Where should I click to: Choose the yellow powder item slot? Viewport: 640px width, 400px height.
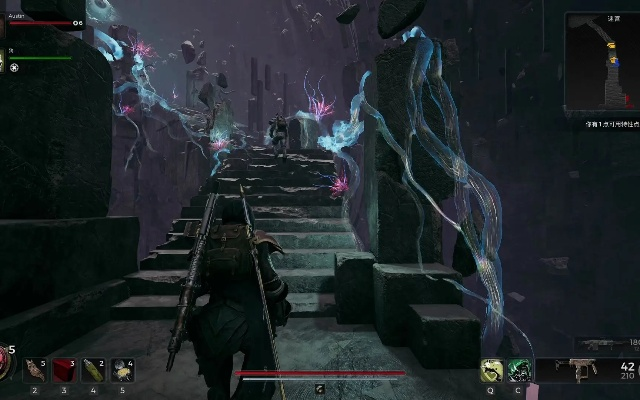click(122, 371)
